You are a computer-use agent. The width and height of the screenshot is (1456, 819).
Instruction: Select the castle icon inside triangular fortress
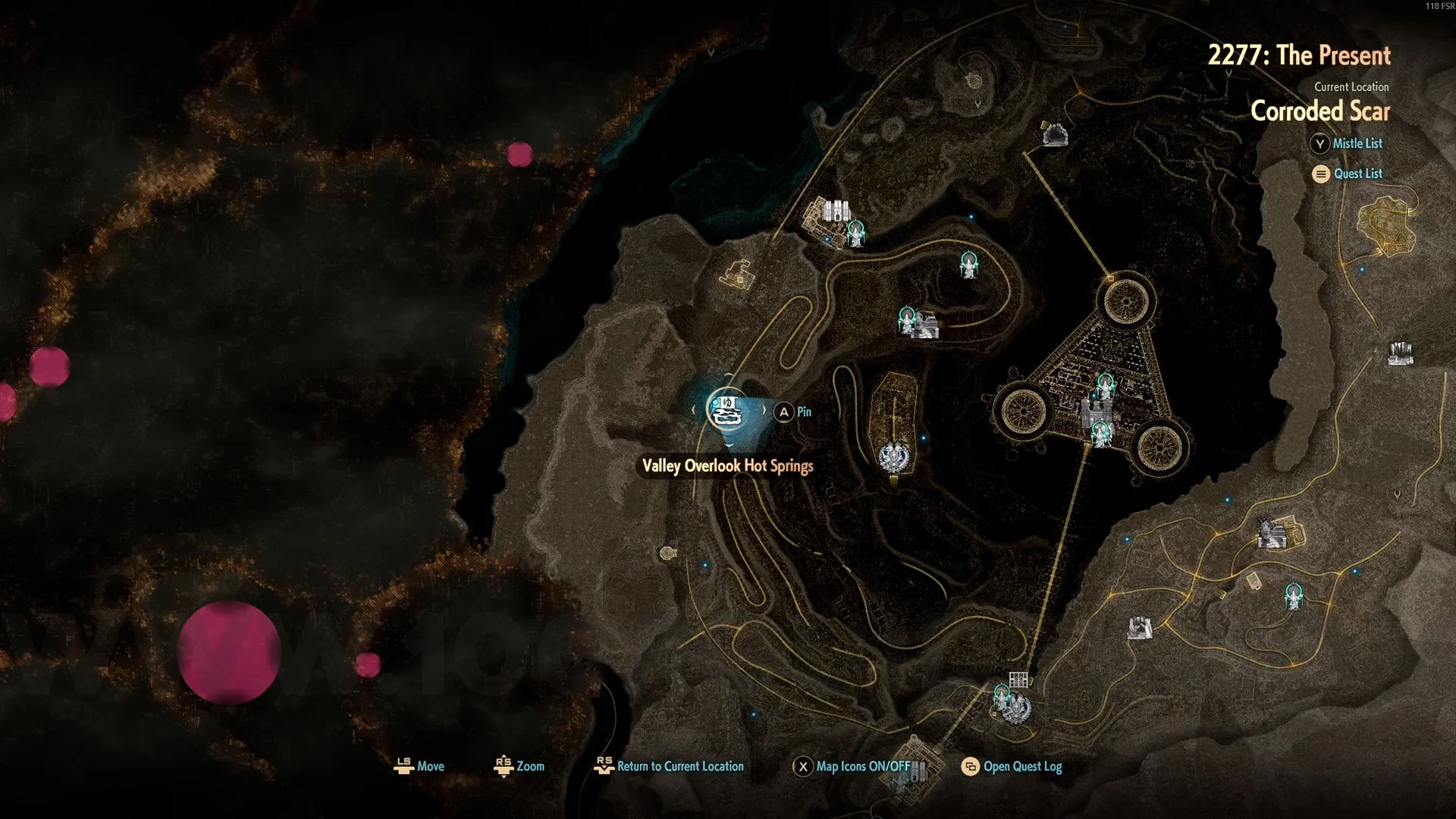[x=1094, y=413]
